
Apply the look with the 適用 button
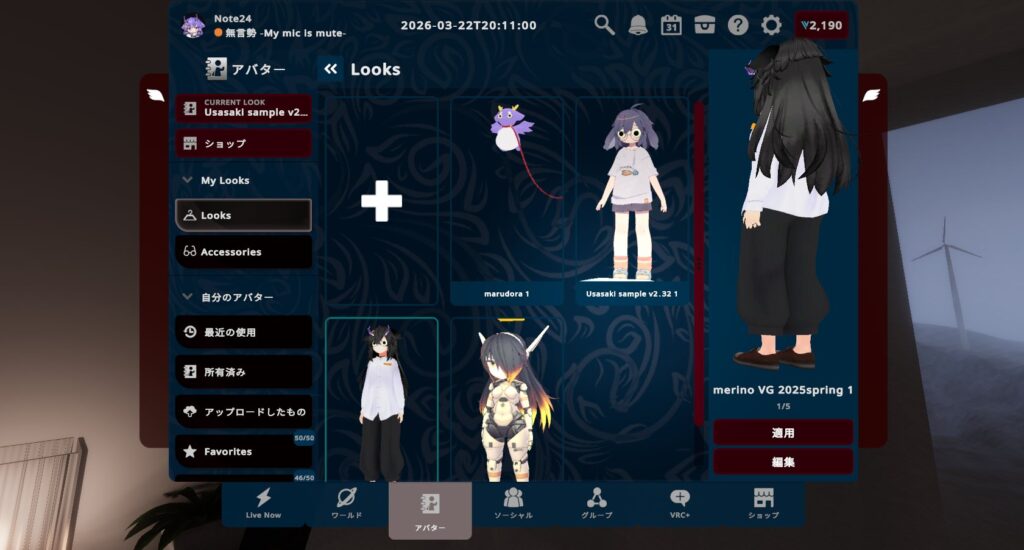(x=782, y=433)
